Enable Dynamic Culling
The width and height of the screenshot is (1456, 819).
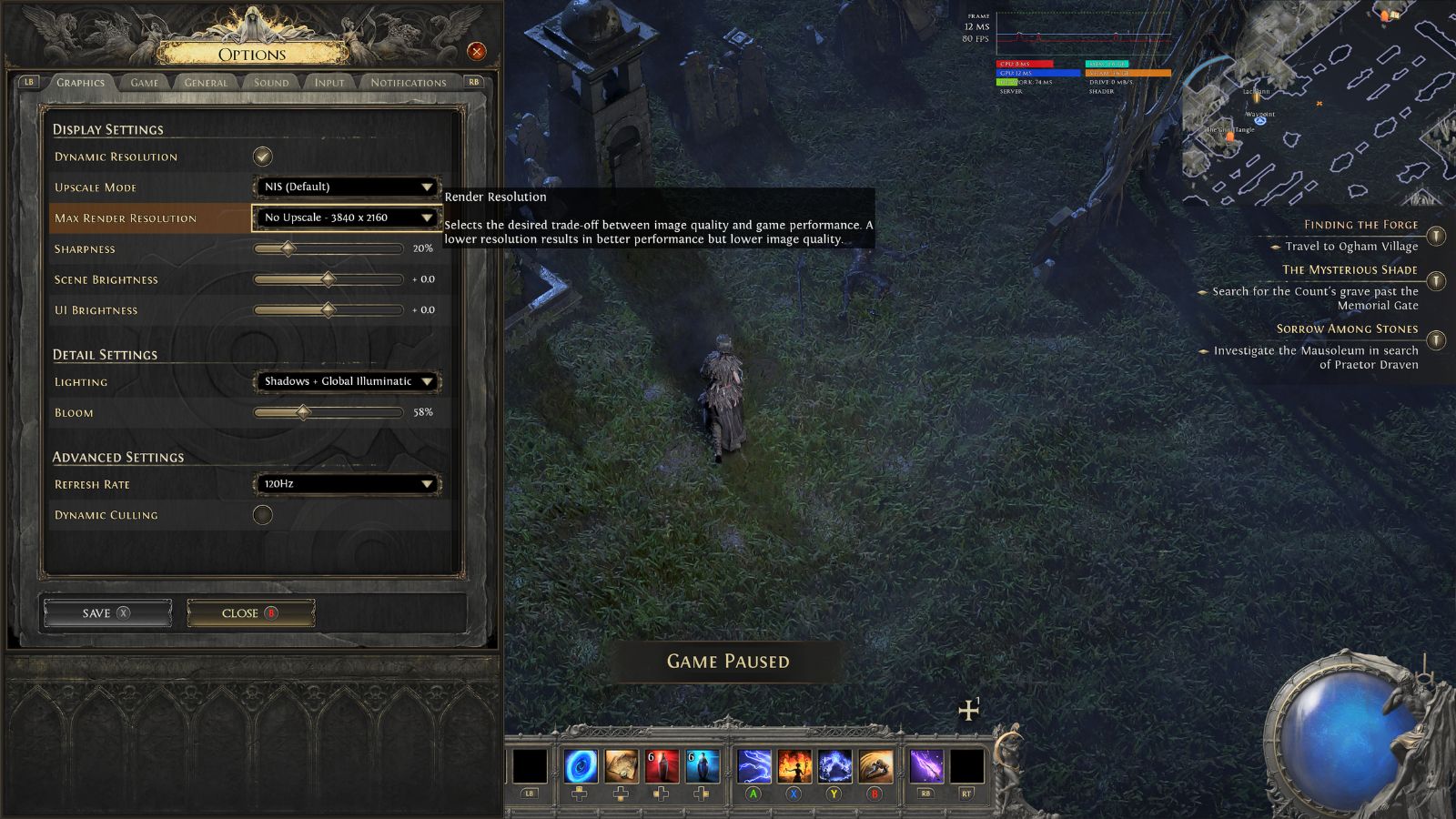(263, 514)
